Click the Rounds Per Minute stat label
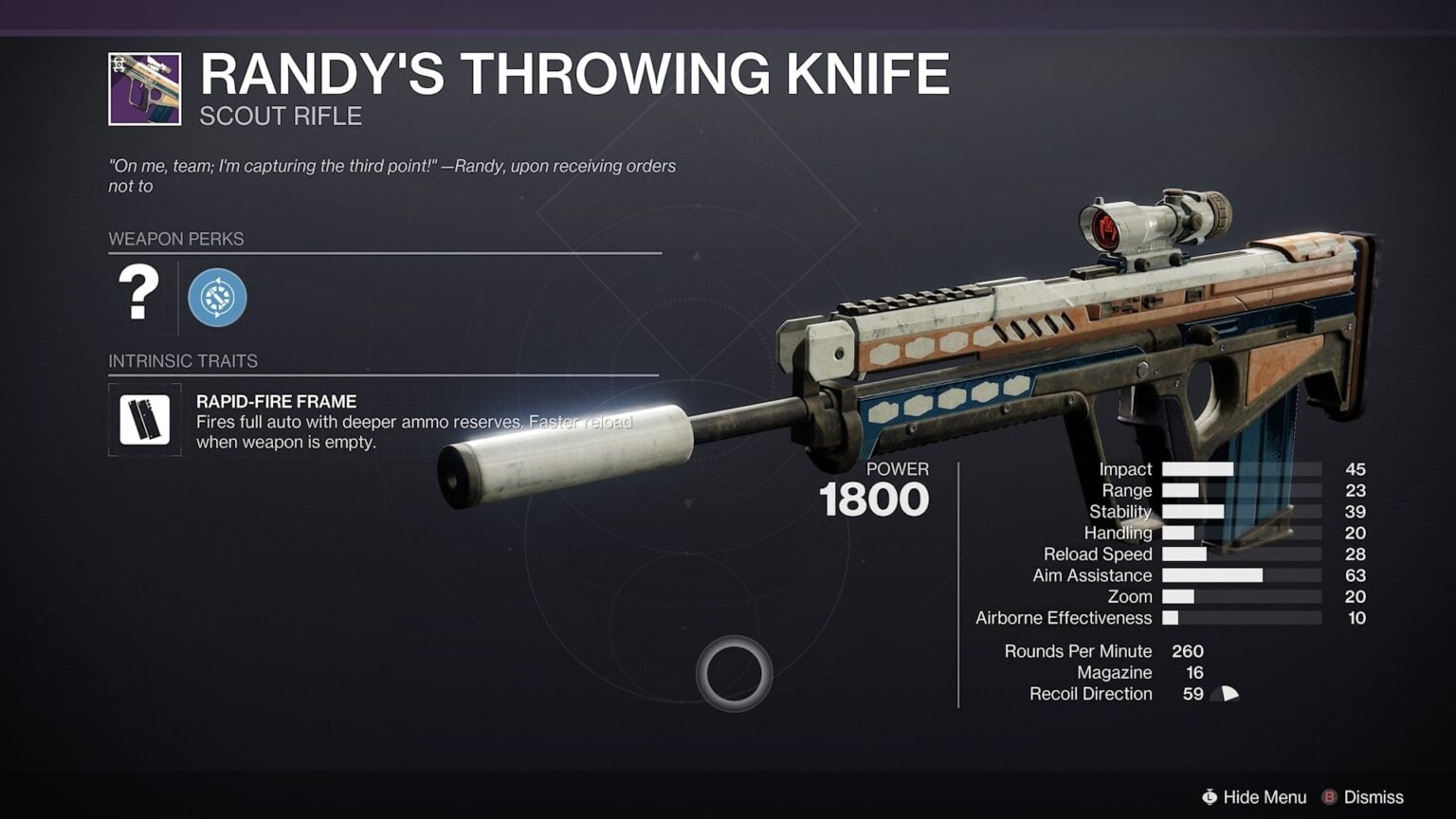Viewport: 1456px width, 819px height. pos(1078,651)
